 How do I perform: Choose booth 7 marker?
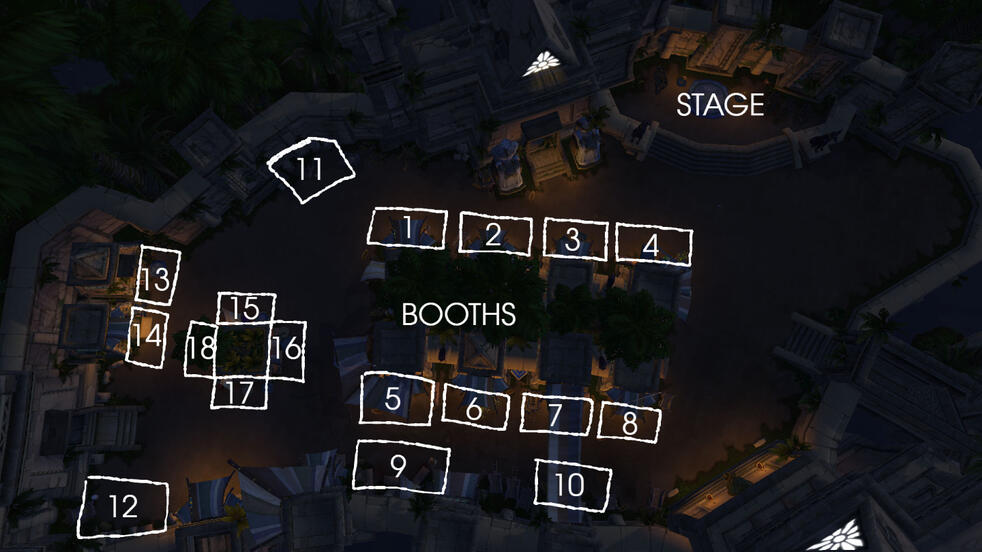pyautogui.click(x=556, y=413)
